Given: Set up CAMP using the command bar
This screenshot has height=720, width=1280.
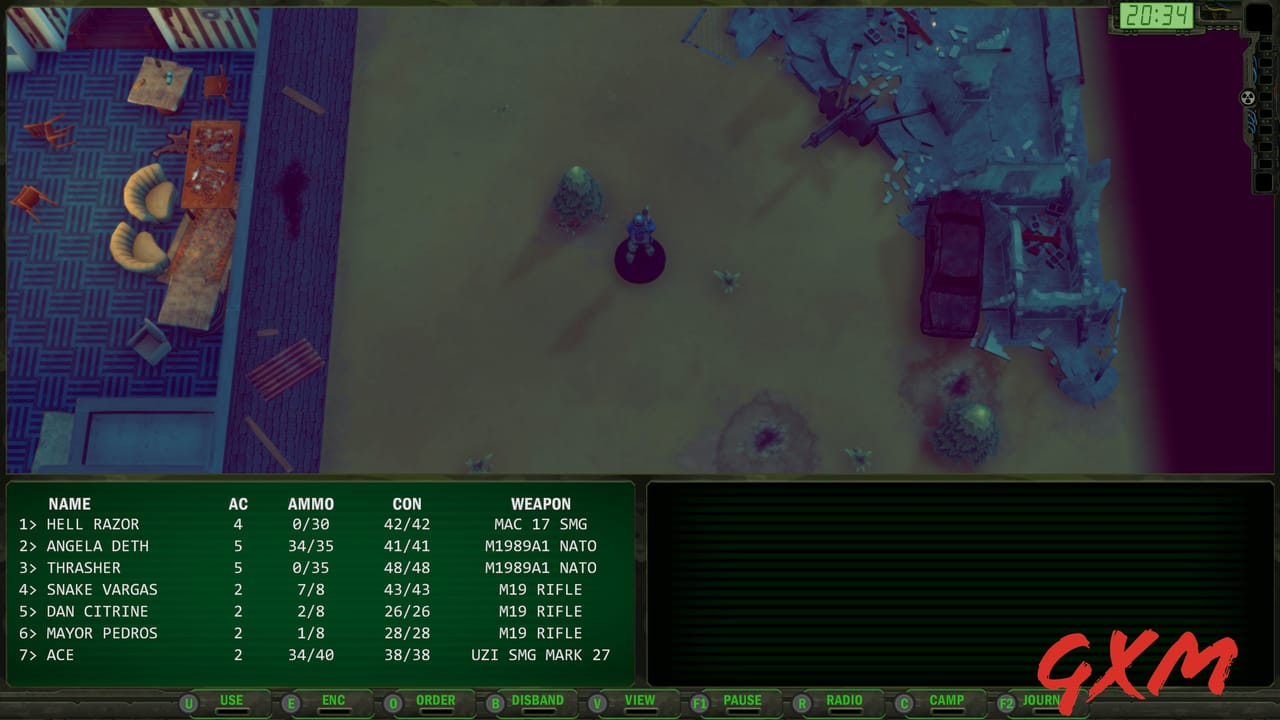Looking at the screenshot, I should pyautogui.click(x=946, y=700).
